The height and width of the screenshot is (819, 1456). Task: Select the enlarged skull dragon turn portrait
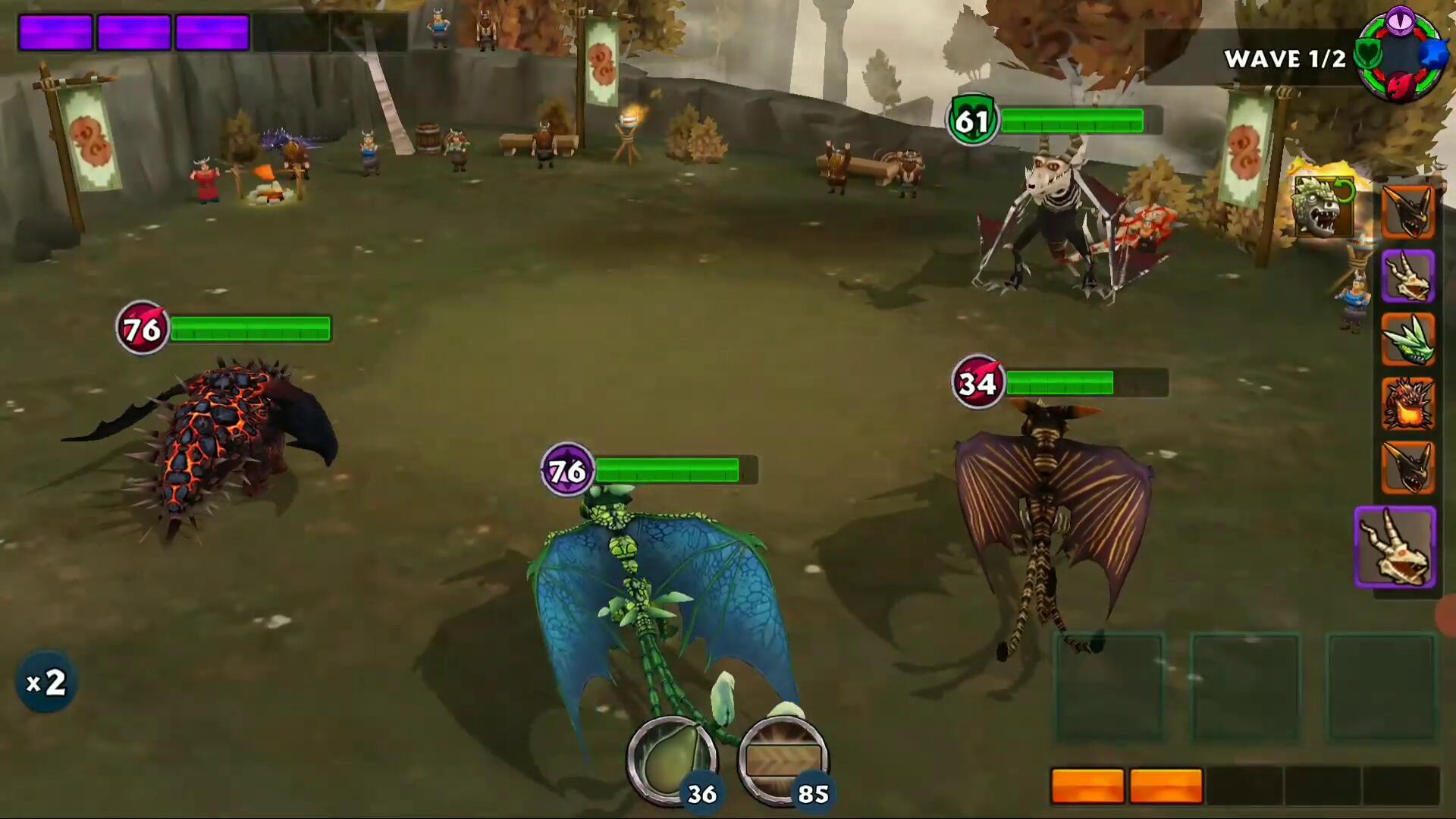point(1395,547)
